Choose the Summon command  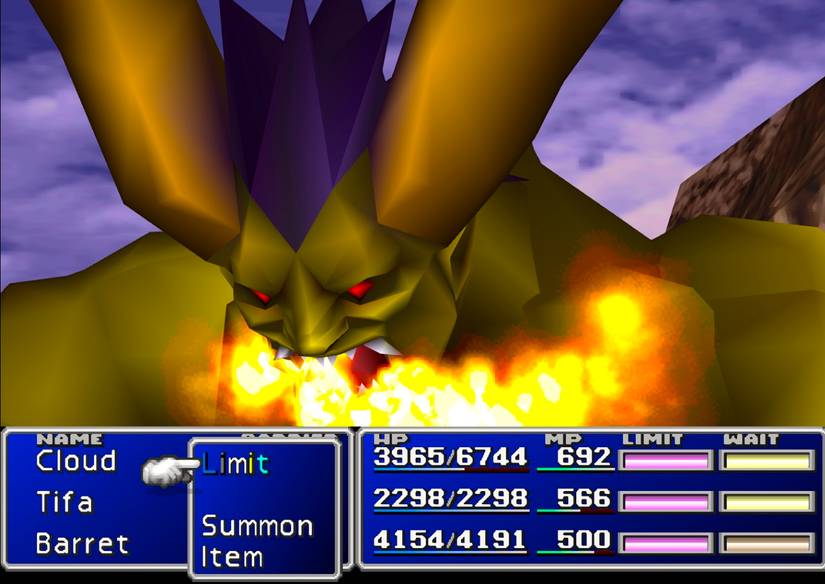[257, 525]
